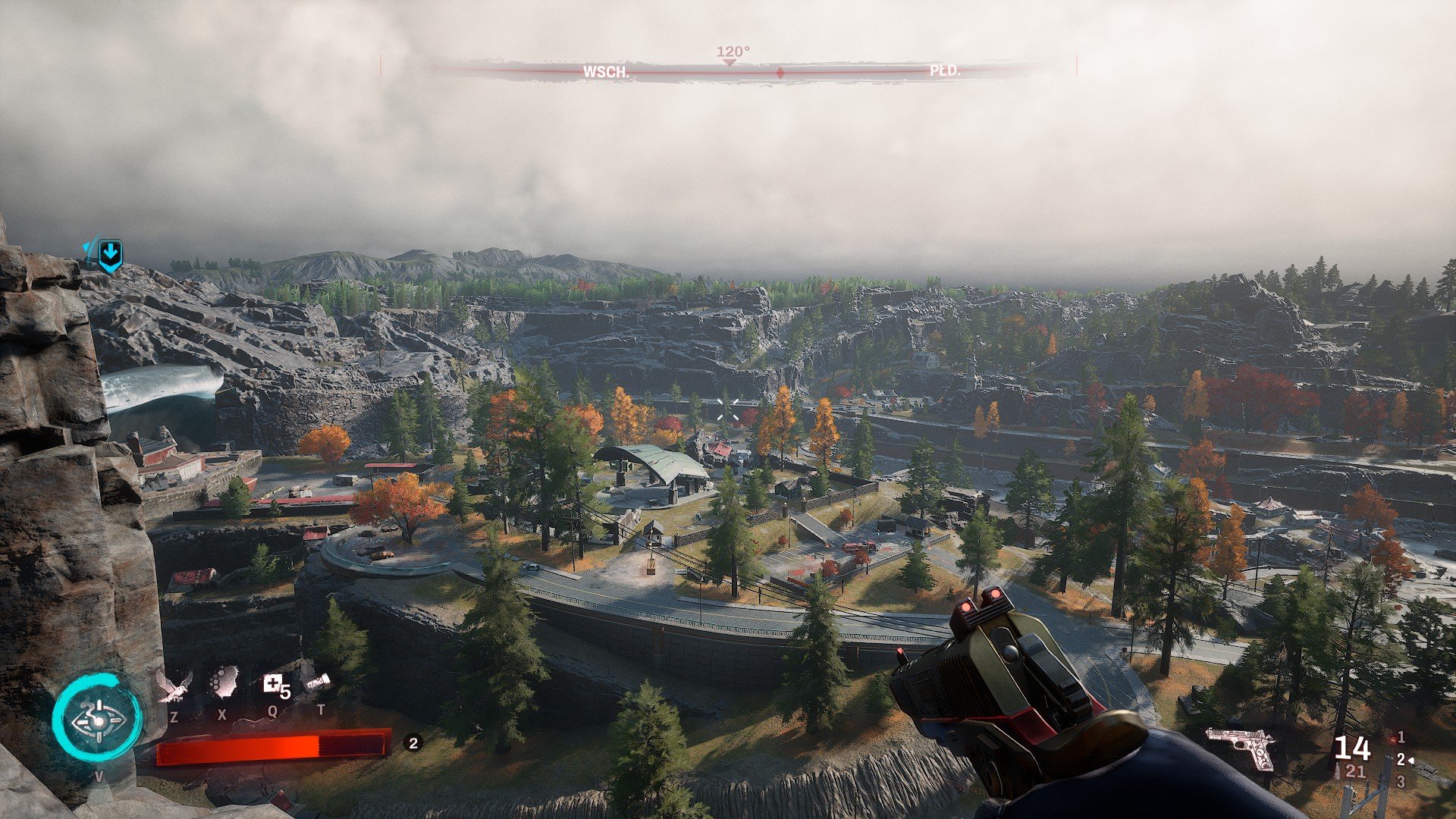Activate the eye-shaped ultimate ability icon
This screenshot has height=819, width=1456.
[x=97, y=719]
